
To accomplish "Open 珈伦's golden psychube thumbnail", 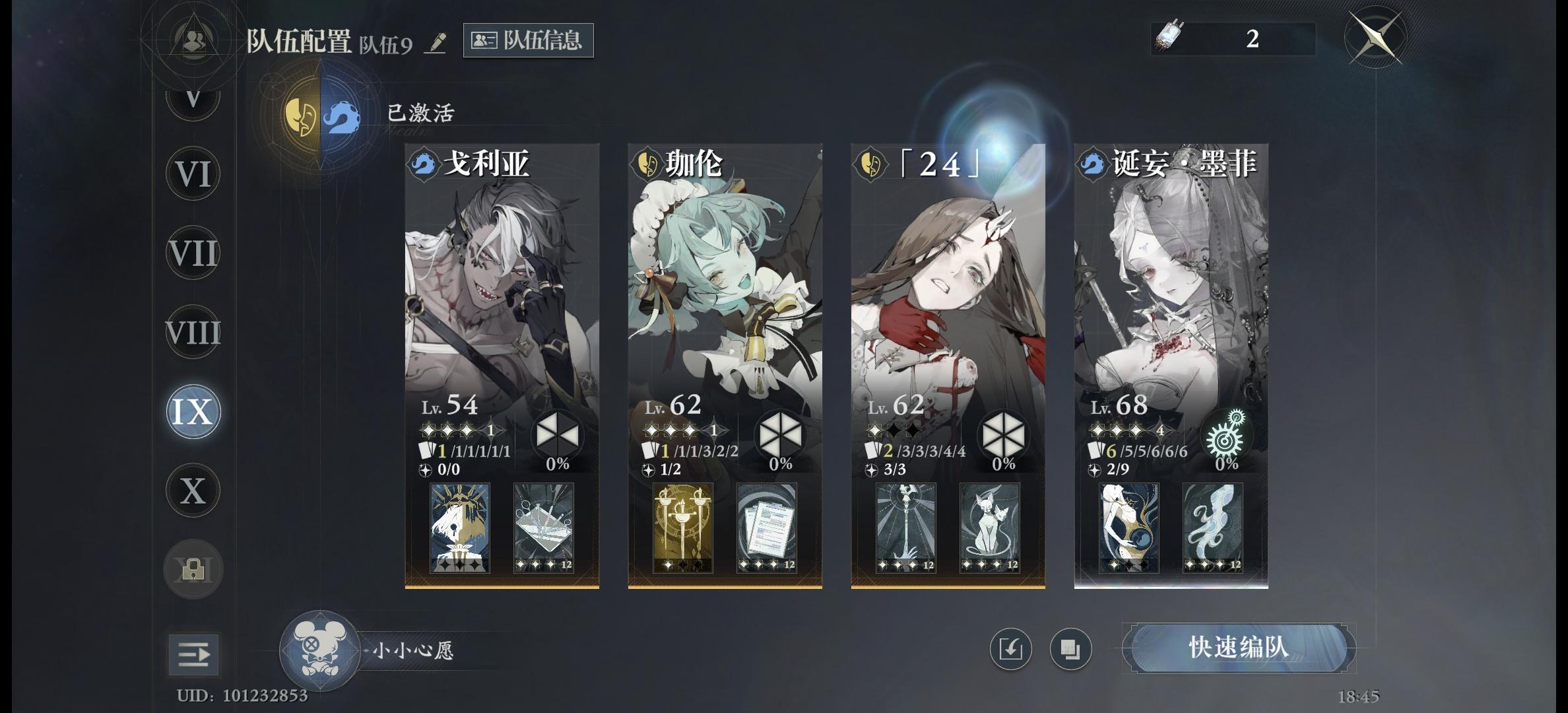I will click(684, 528).
